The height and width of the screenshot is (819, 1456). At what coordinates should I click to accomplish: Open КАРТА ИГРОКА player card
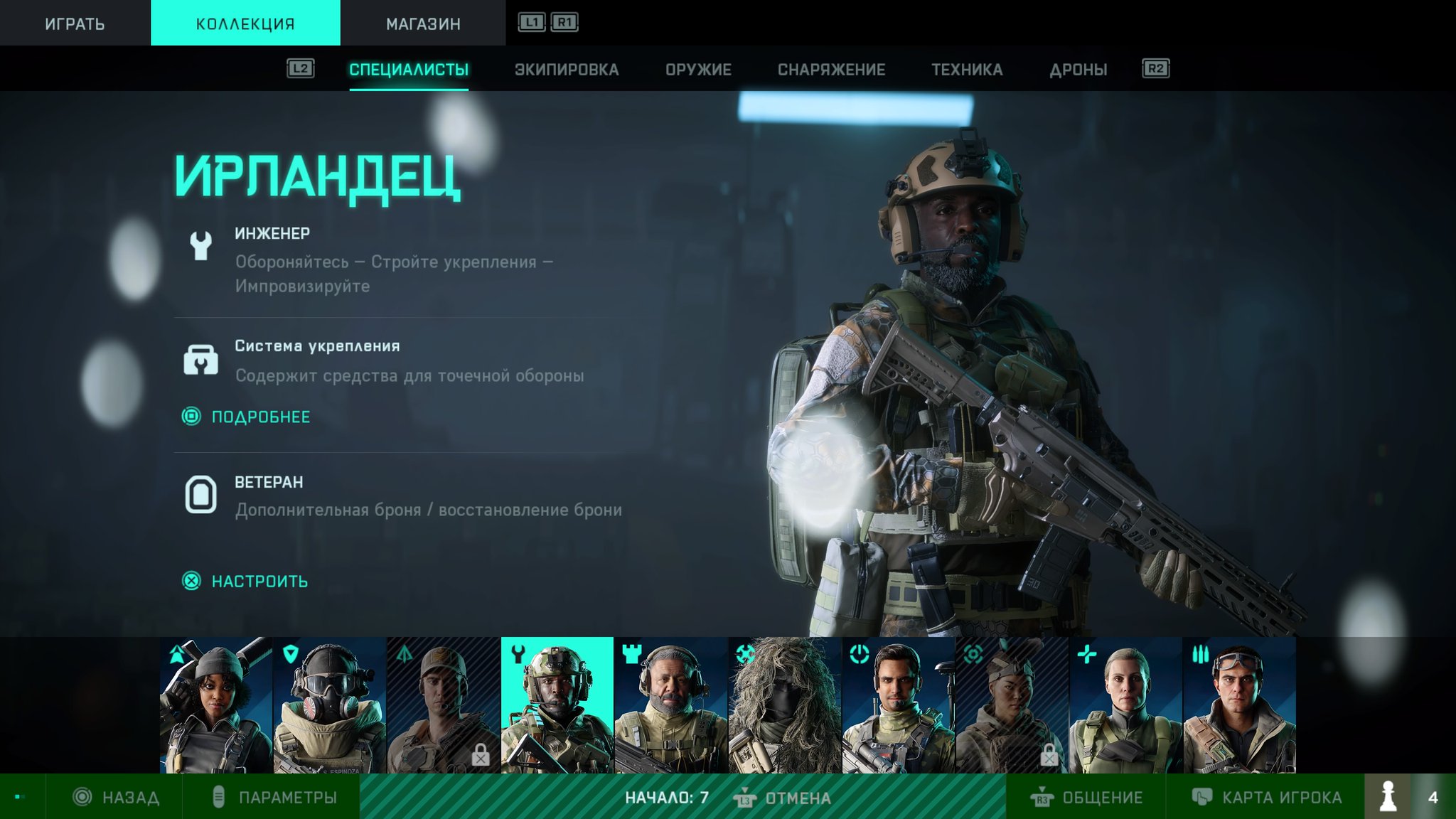[x=1267, y=798]
